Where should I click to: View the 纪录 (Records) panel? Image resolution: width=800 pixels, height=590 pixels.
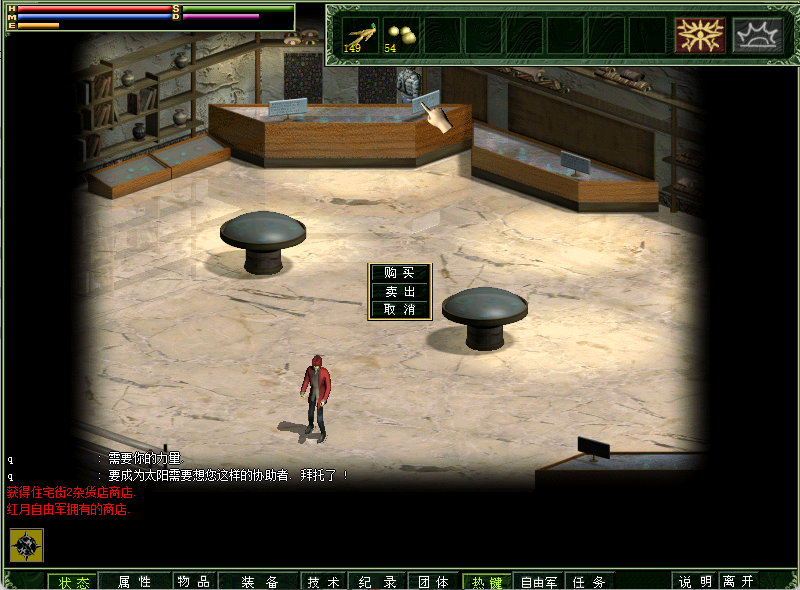click(x=378, y=582)
